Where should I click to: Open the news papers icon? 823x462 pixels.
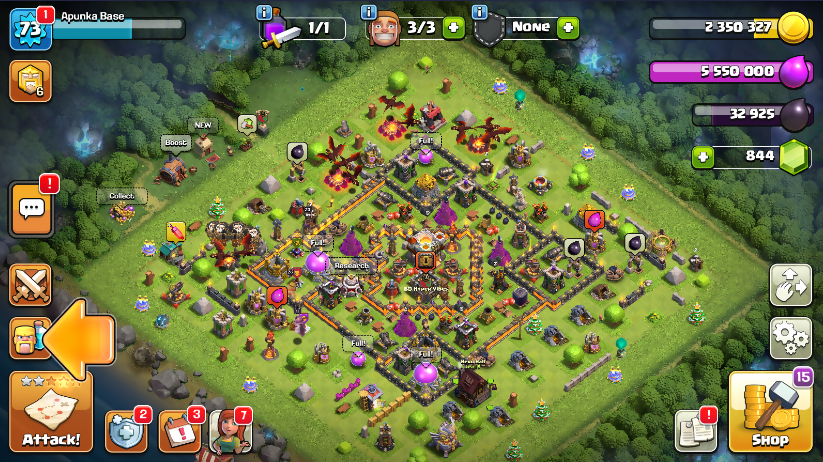click(x=695, y=430)
